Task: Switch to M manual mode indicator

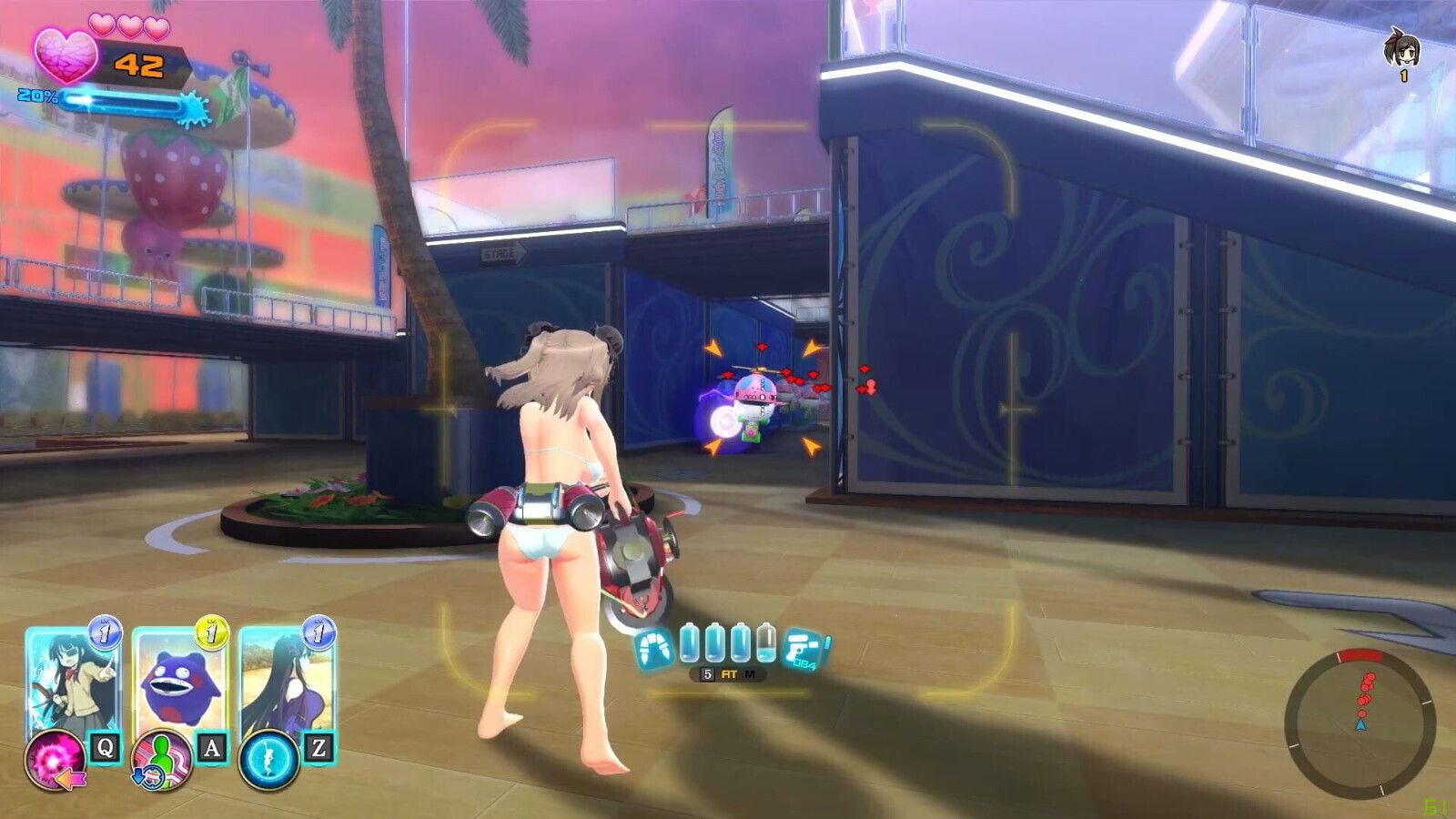Action: pos(751,674)
